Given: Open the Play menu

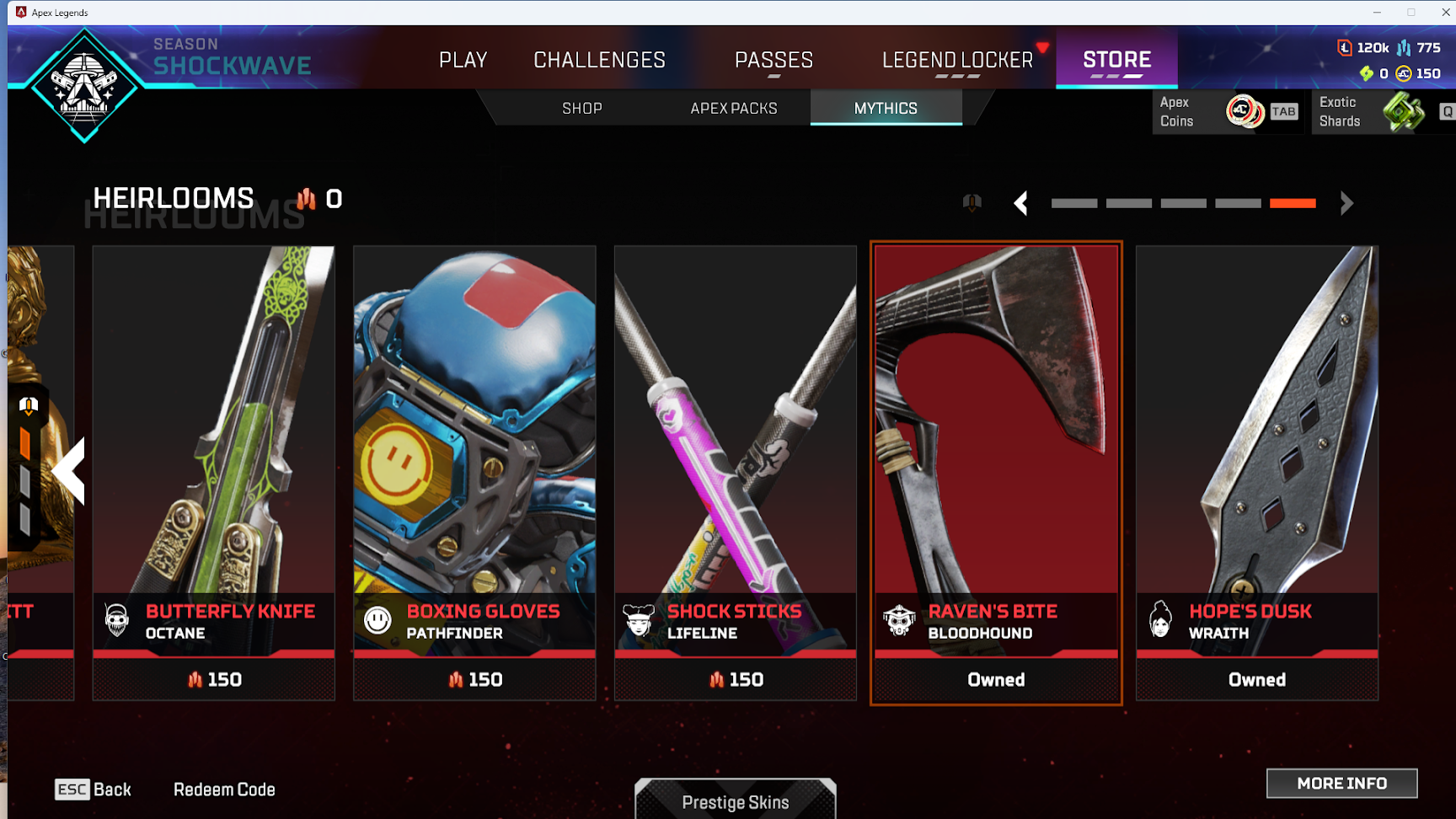Looking at the screenshot, I should coord(463,60).
